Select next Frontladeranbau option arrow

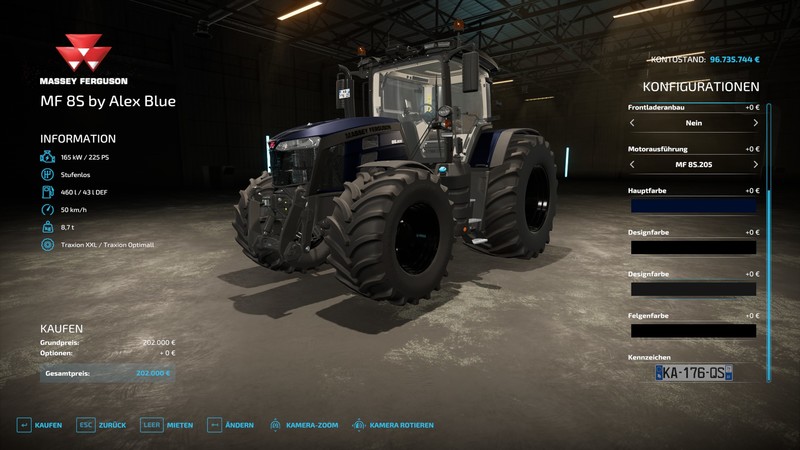[755, 122]
